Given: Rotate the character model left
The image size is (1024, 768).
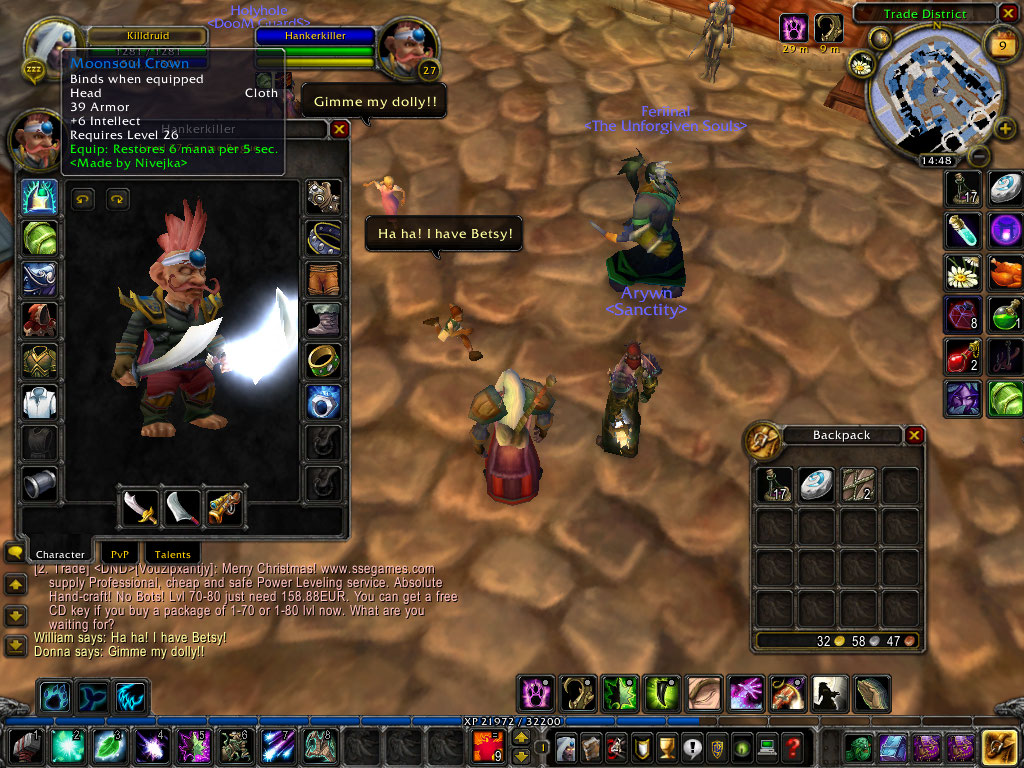Looking at the screenshot, I should tap(82, 199).
